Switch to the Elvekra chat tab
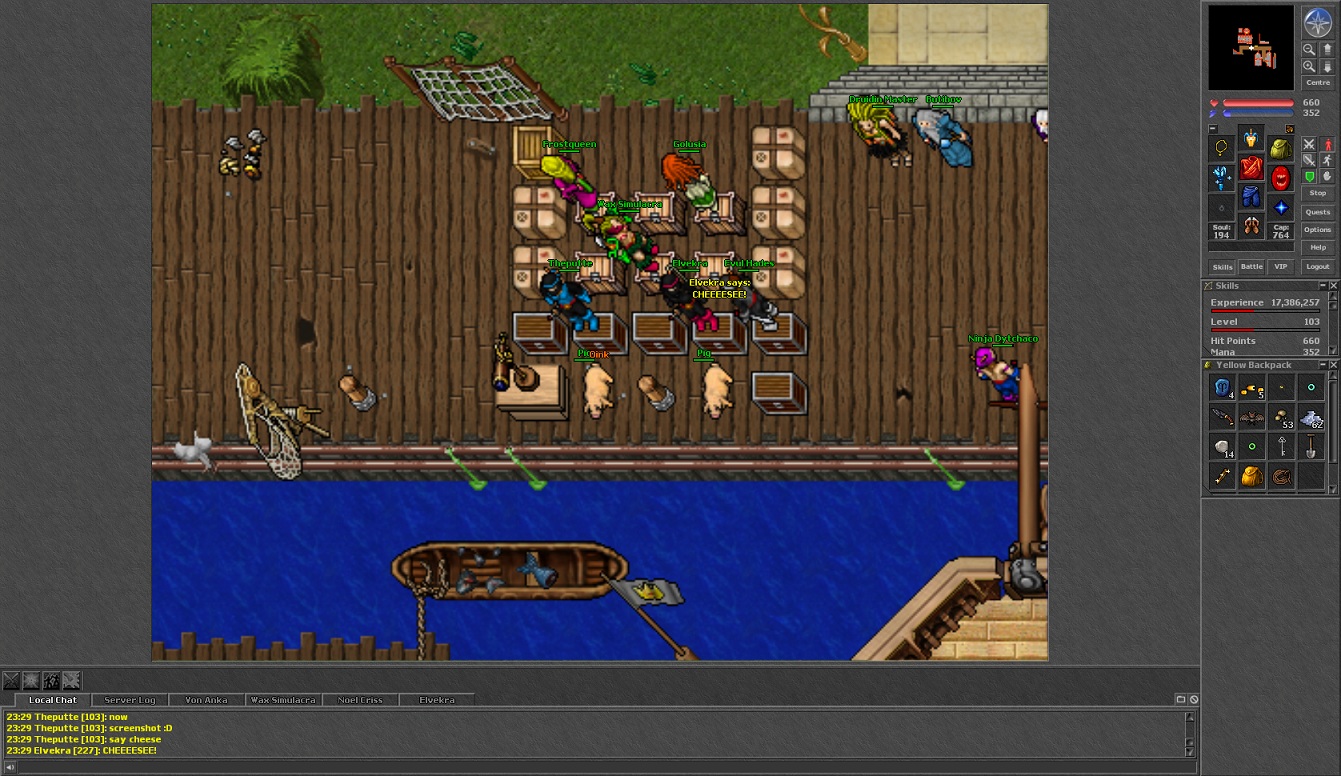 point(436,700)
